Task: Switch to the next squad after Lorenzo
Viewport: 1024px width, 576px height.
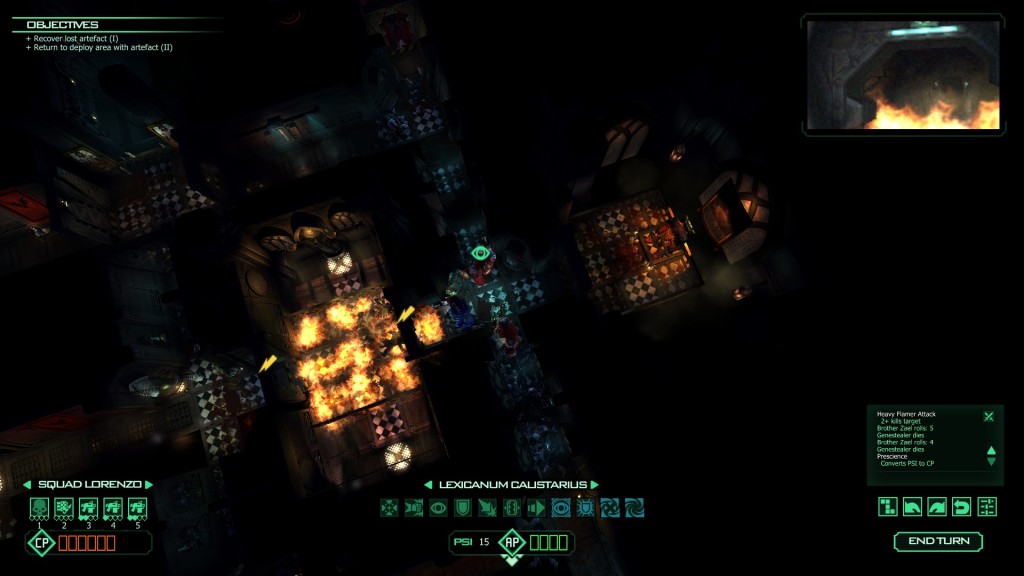Action: coord(148,484)
